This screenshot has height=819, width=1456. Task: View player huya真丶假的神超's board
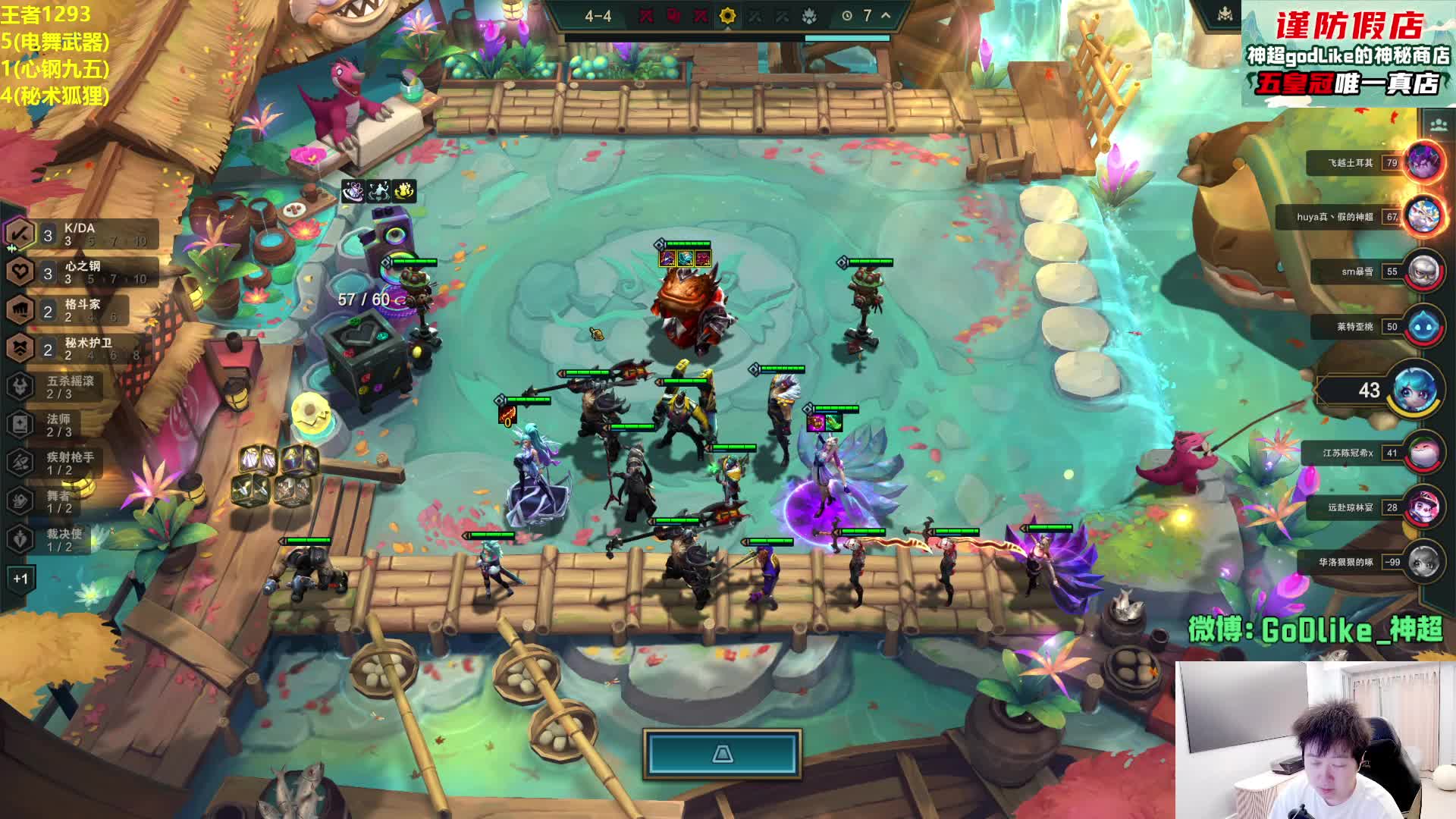1423,216
